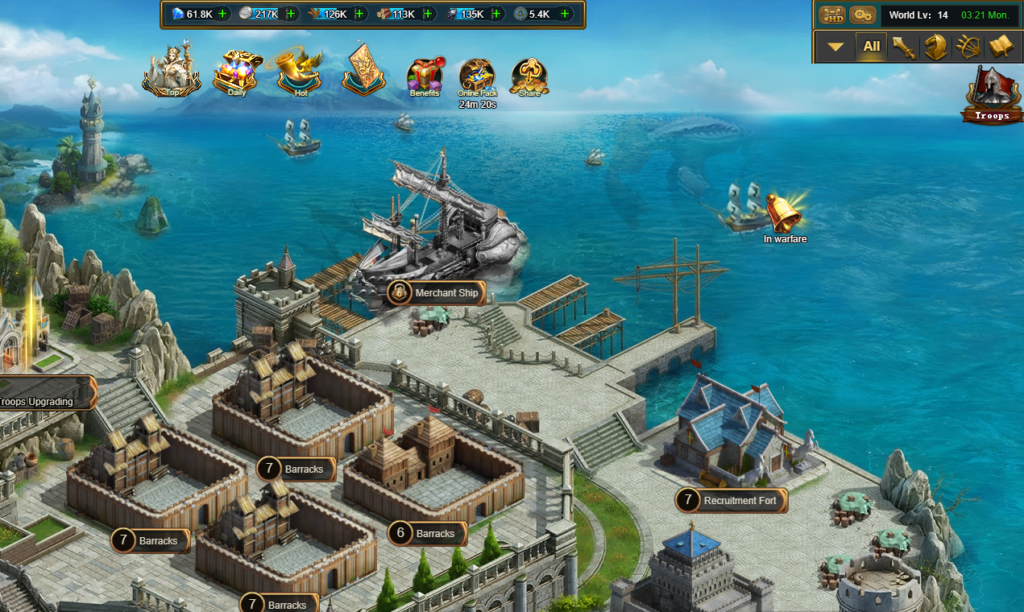Image resolution: width=1024 pixels, height=612 pixels.
Task: Add more blue gems with plus button
Action: point(222,14)
